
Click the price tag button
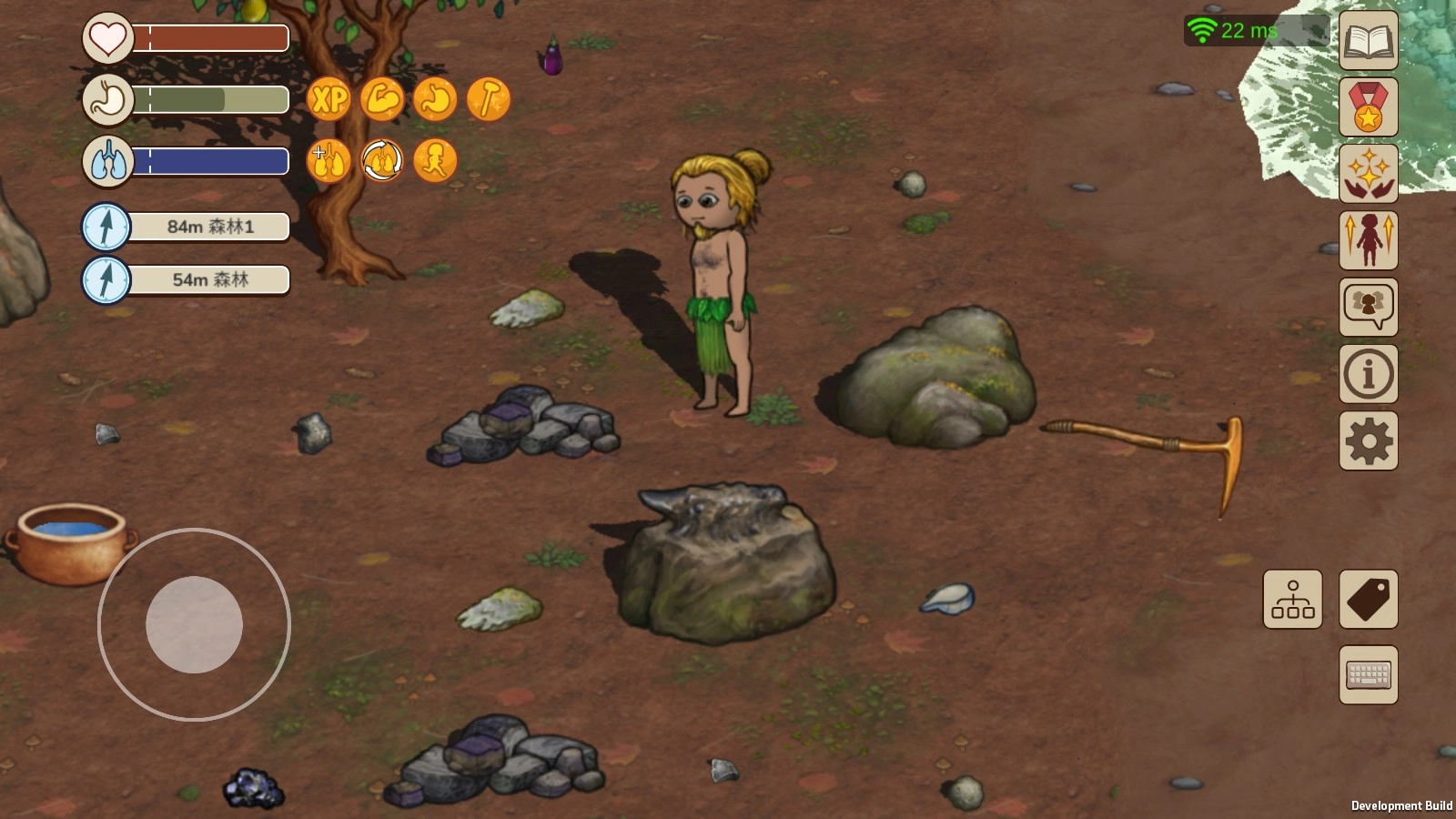pos(1368,599)
